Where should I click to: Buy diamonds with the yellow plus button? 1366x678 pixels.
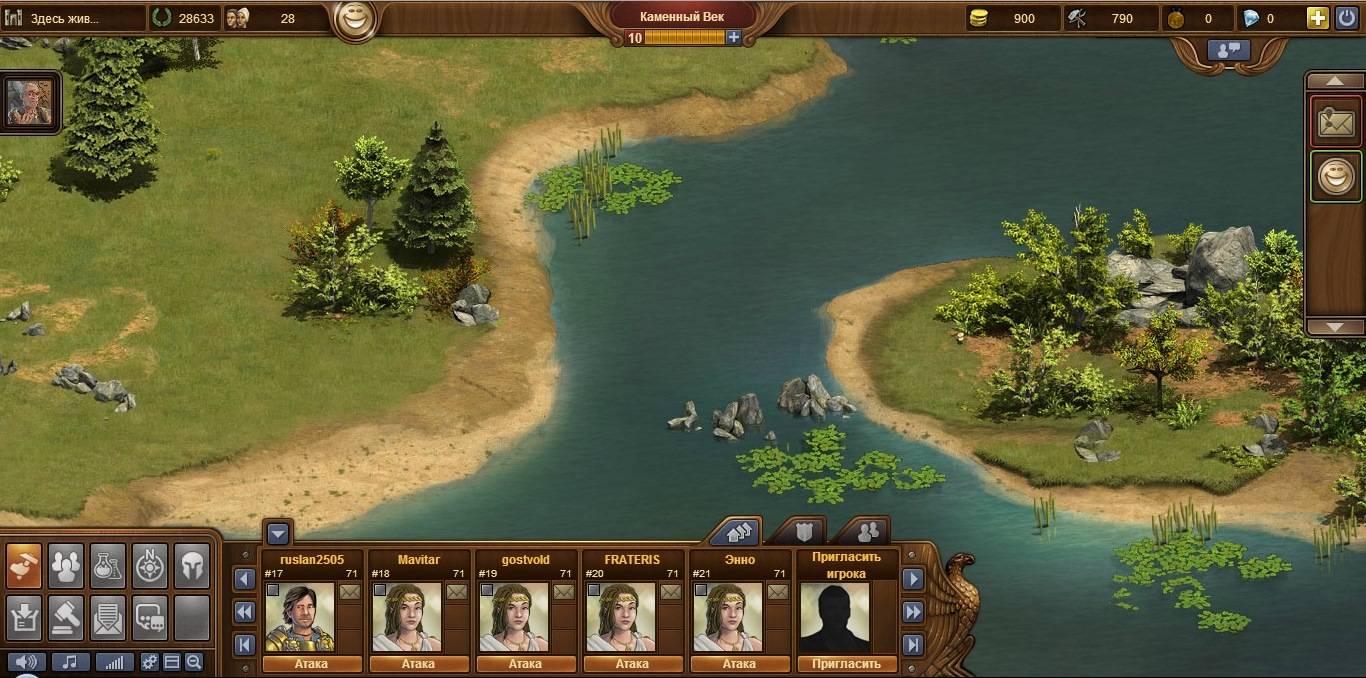click(x=1317, y=18)
